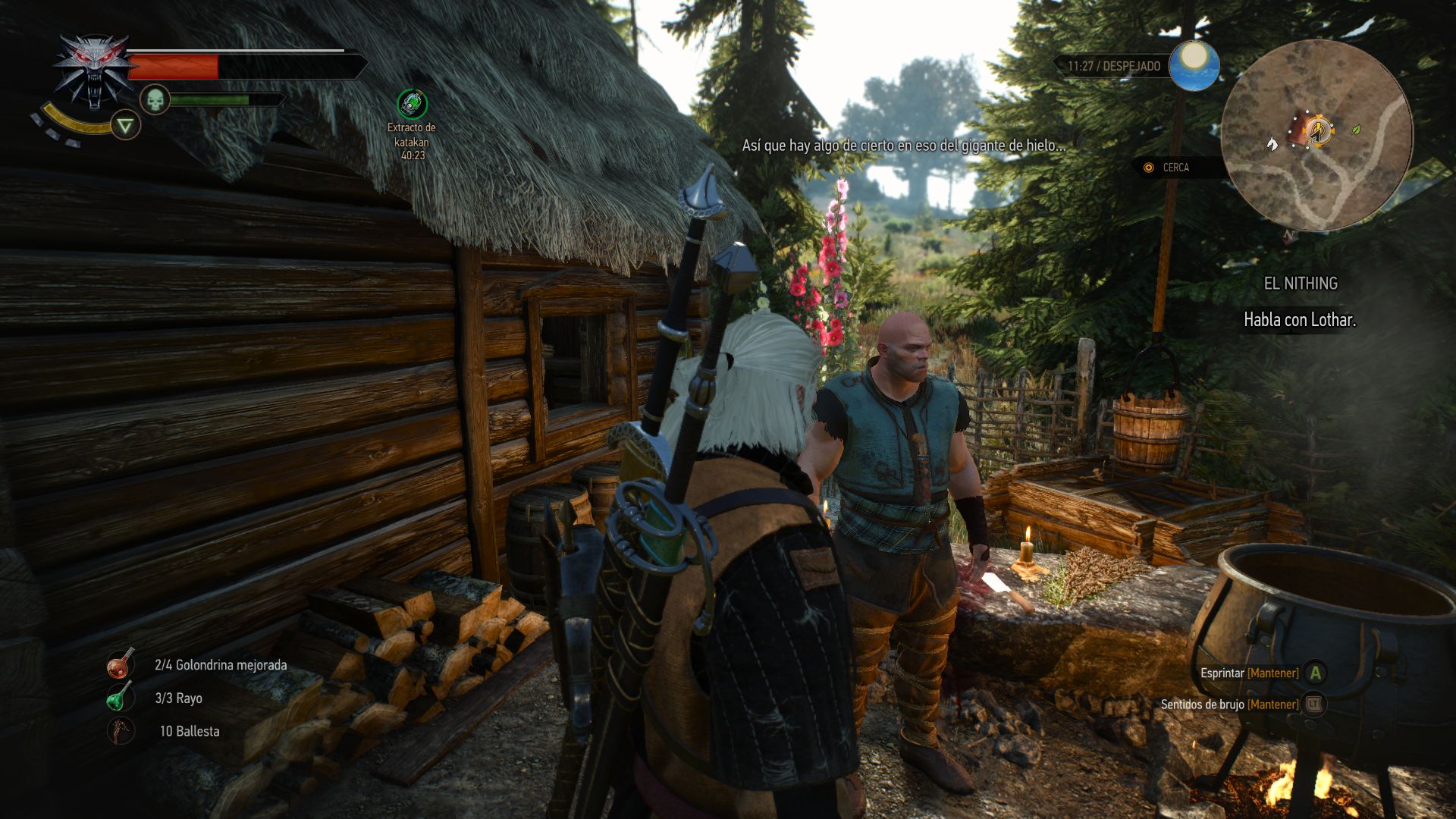
Task: Click the quest objective marker on minimap
Action: click(1319, 130)
